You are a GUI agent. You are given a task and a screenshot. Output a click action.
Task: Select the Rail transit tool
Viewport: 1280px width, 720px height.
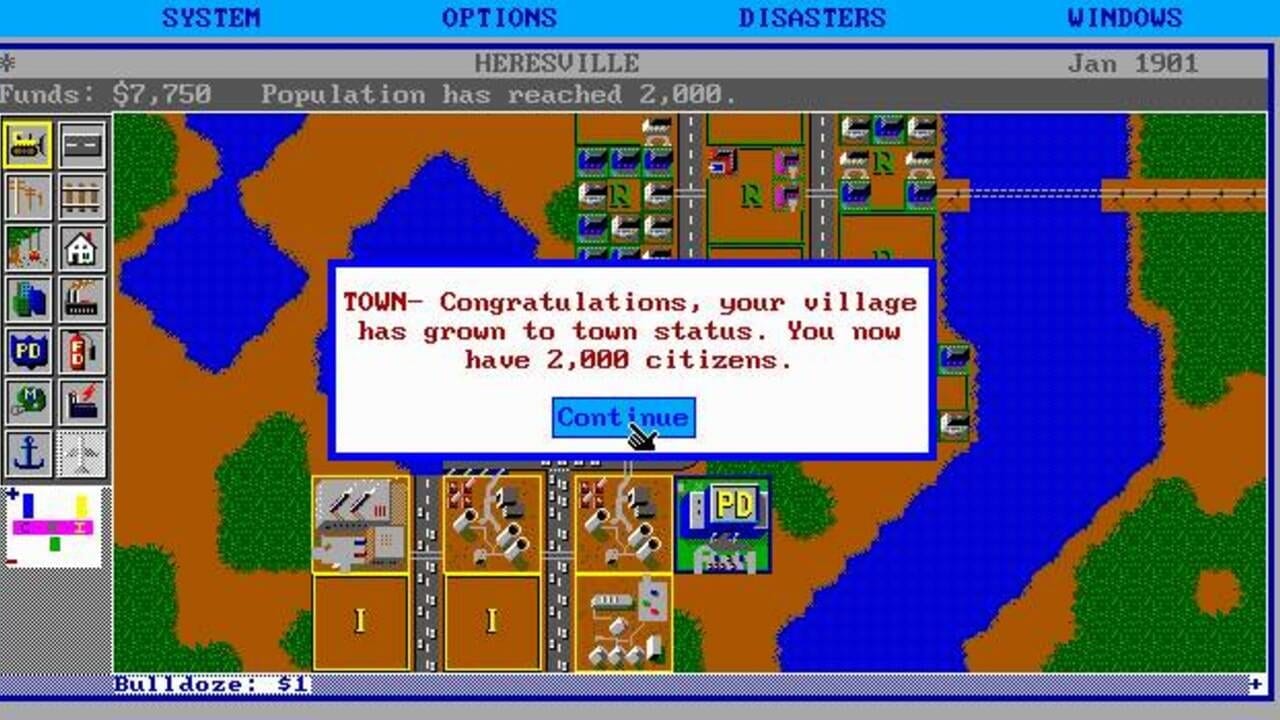[82, 195]
